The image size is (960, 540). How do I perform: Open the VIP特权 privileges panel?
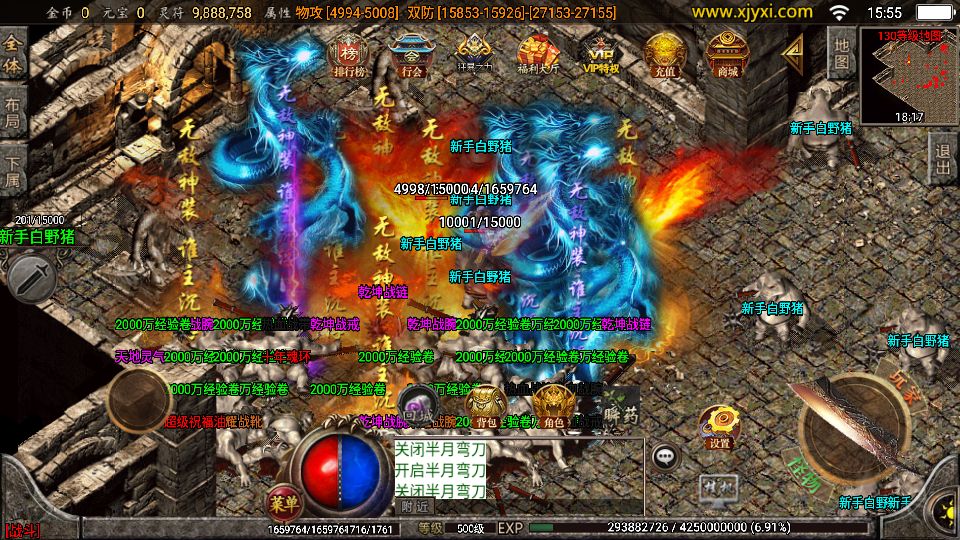[x=601, y=54]
